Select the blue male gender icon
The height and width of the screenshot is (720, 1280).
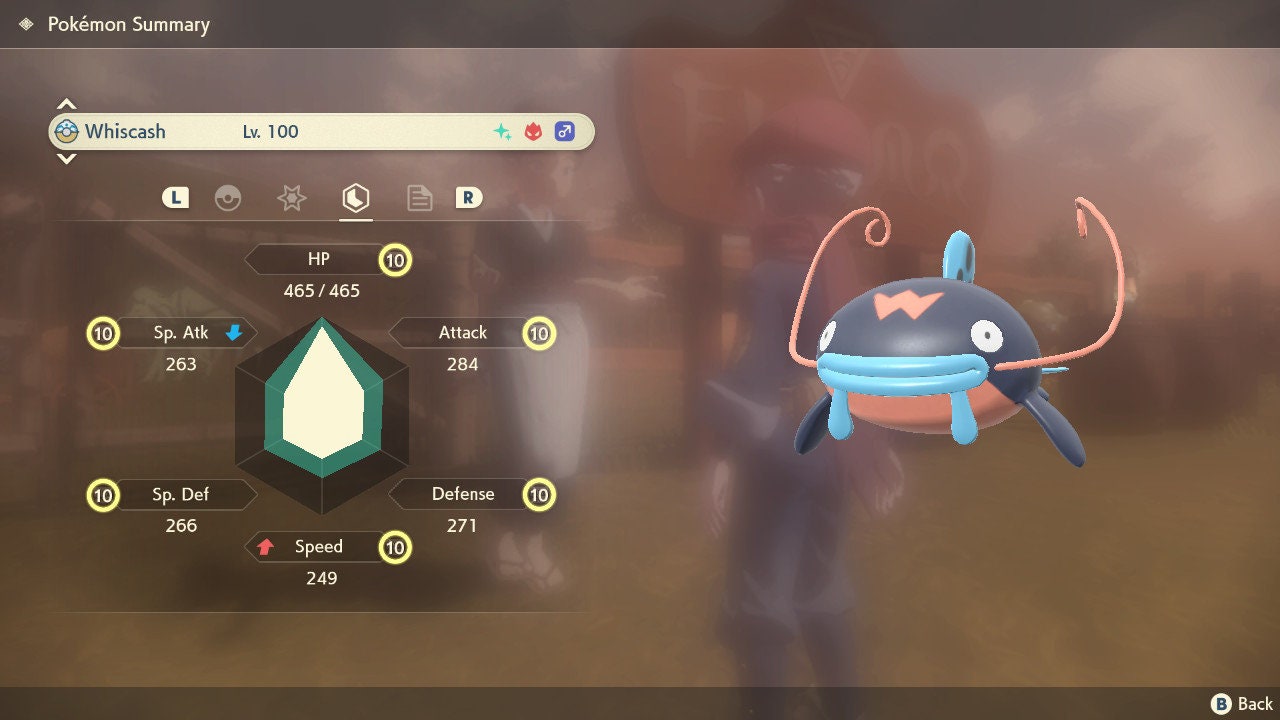click(565, 131)
